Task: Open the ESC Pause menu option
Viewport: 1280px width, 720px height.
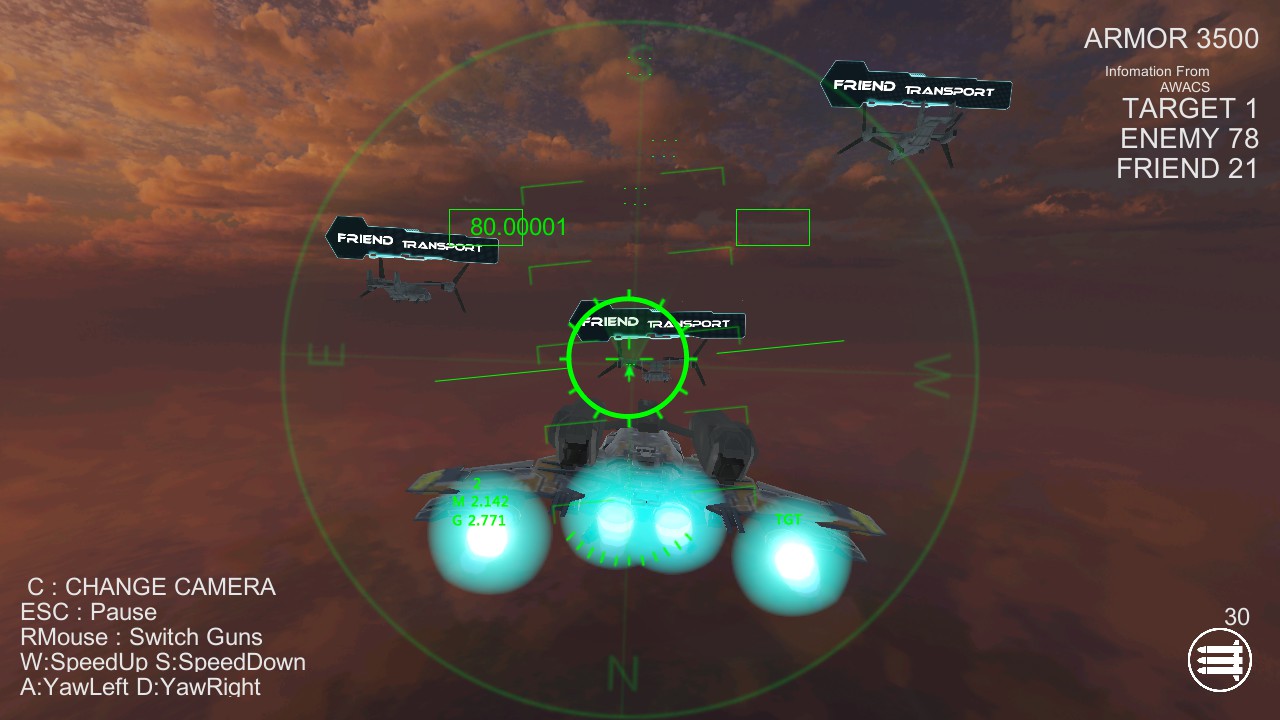Action: [x=86, y=612]
